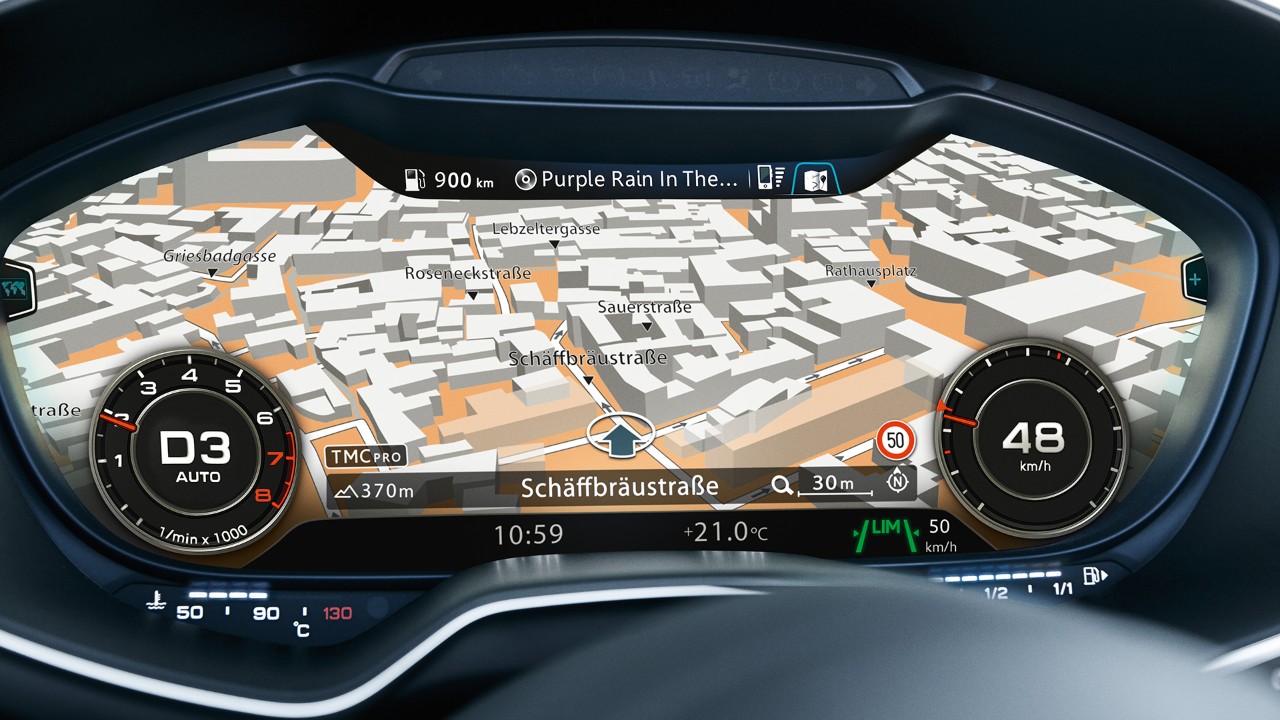The width and height of the screenshot is (1280, 720).
Task: Select the highlighted navigation map tab
Action: 817,180
